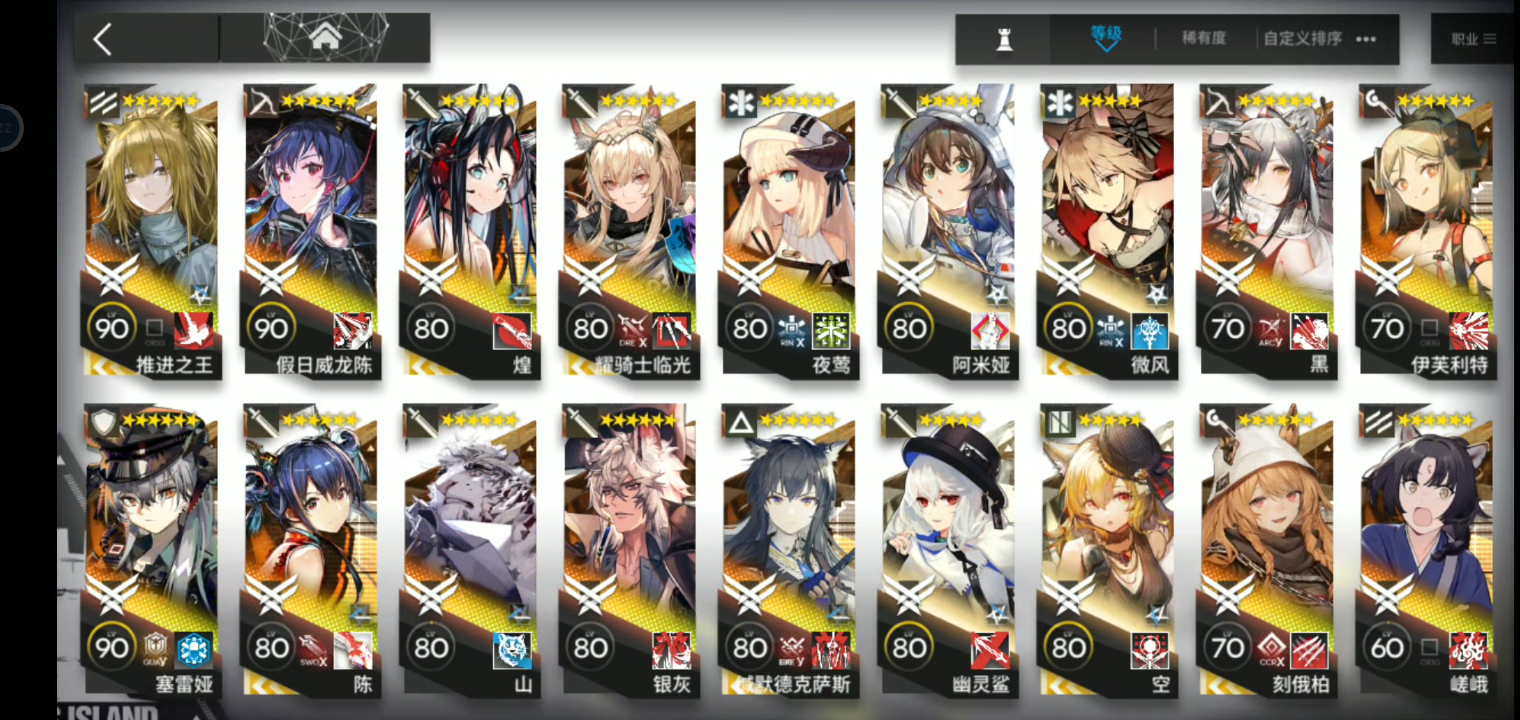Return to the home screen
This screenshot has height=720, width=1520.
point(324,38)
